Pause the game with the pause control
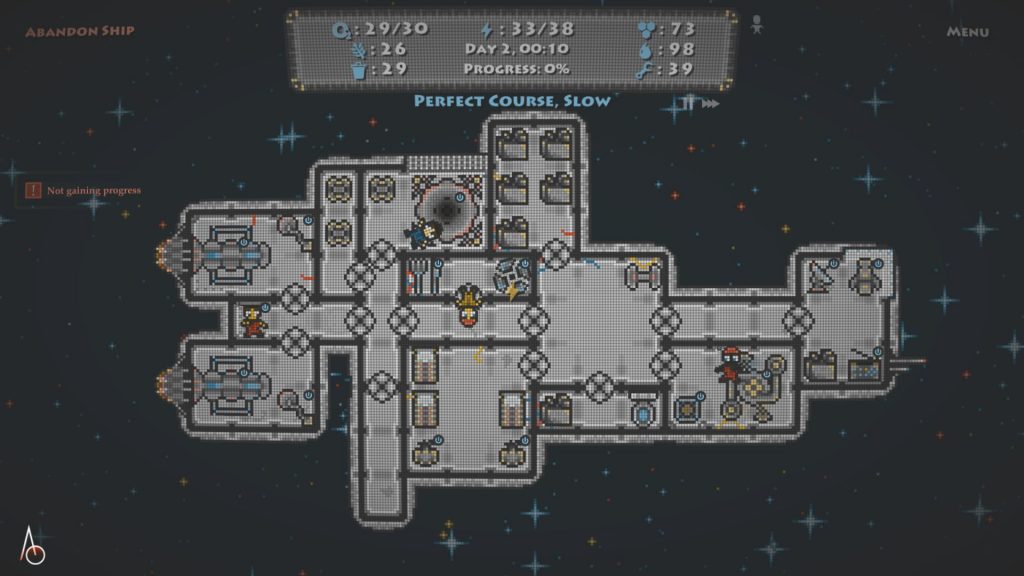The height and width of the screenshot is (576, 1024). [x=688, y=103]
